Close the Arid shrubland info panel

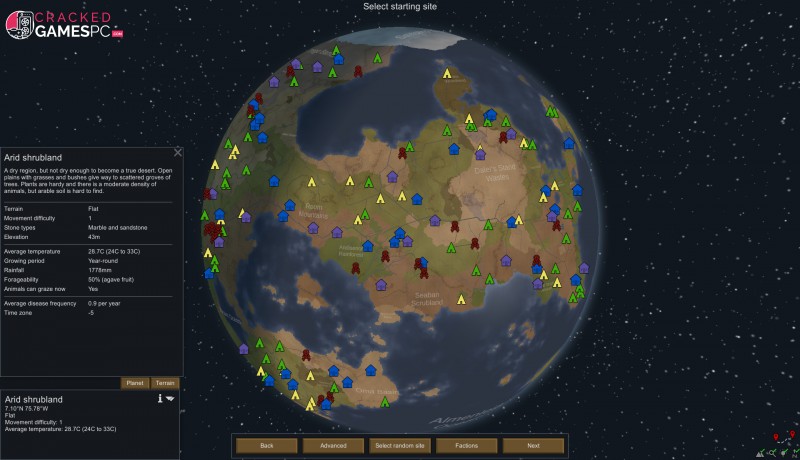[x=178, y=152]
